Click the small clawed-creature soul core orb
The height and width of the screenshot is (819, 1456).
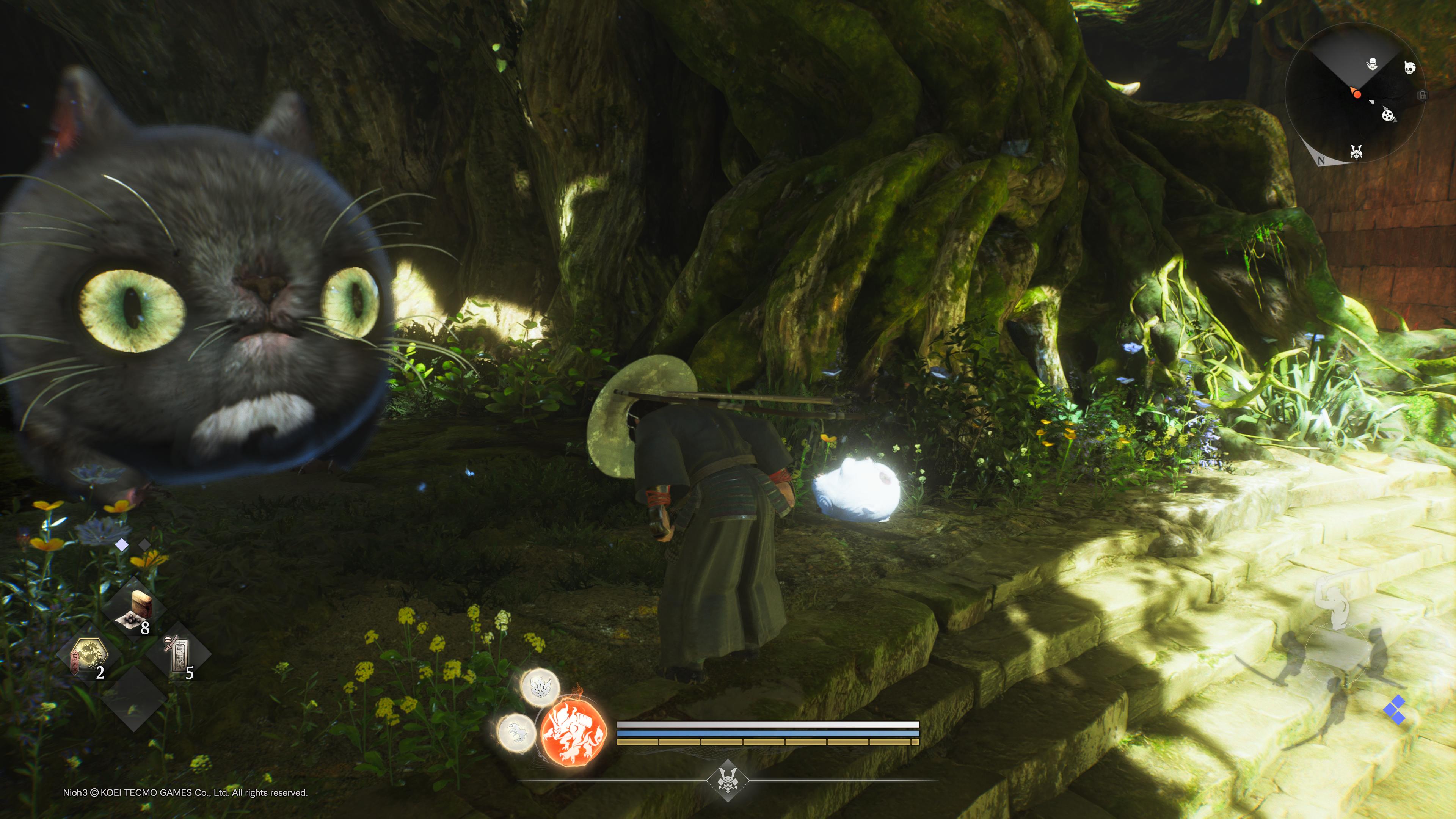tap(516, 733)
